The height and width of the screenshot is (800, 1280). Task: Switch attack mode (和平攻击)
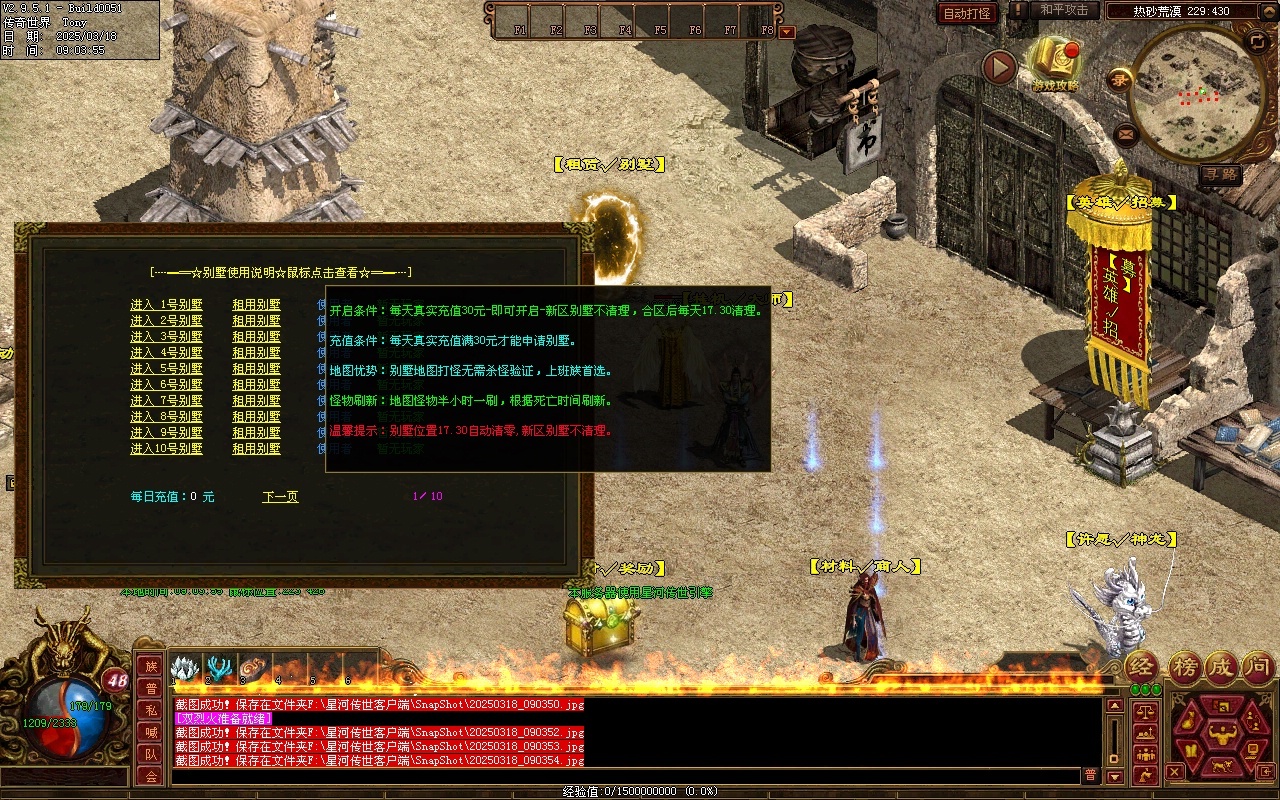point(1064,10)
